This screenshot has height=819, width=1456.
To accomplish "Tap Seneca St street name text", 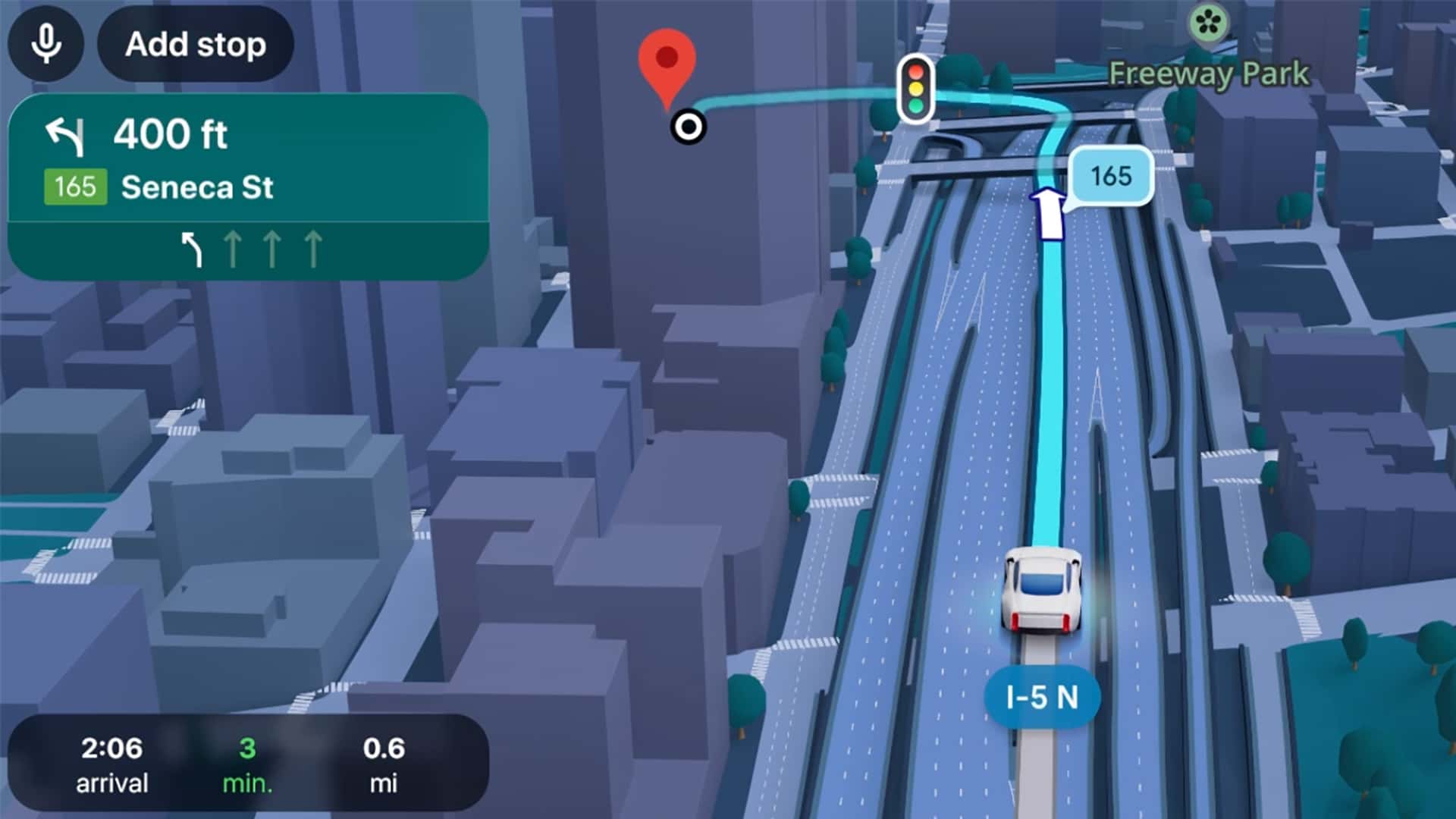I will (x=197, y=188).
